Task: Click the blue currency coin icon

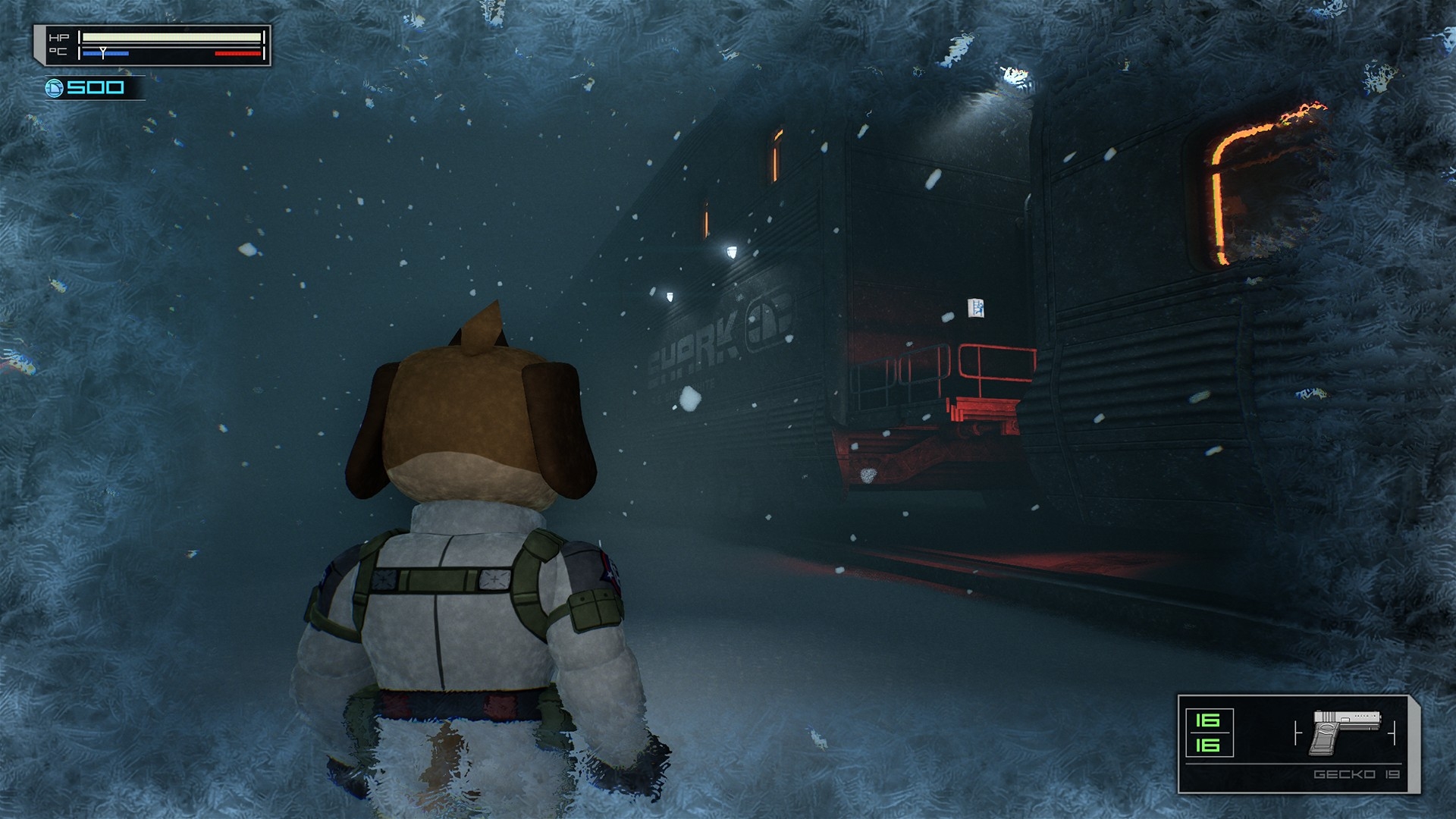Action: (x=54, y=88)
